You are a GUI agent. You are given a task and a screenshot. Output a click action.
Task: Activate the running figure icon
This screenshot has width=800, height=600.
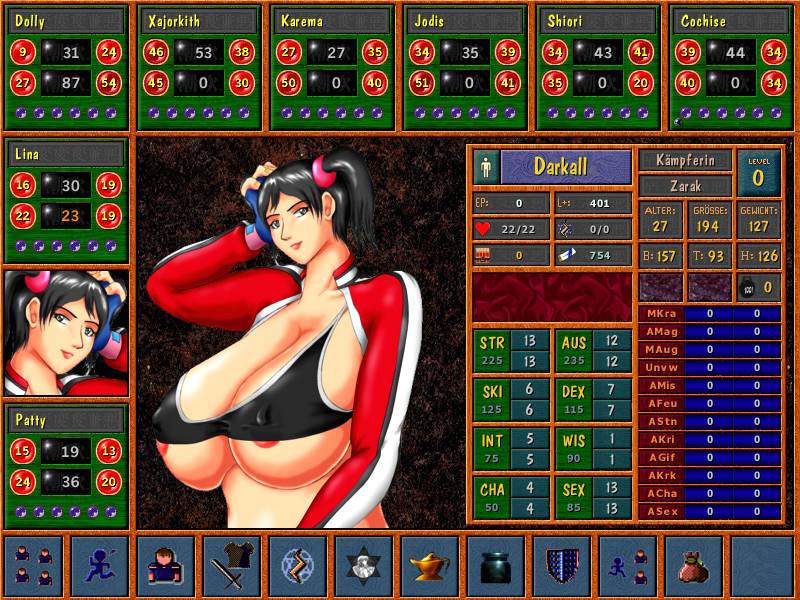point(100,566)
